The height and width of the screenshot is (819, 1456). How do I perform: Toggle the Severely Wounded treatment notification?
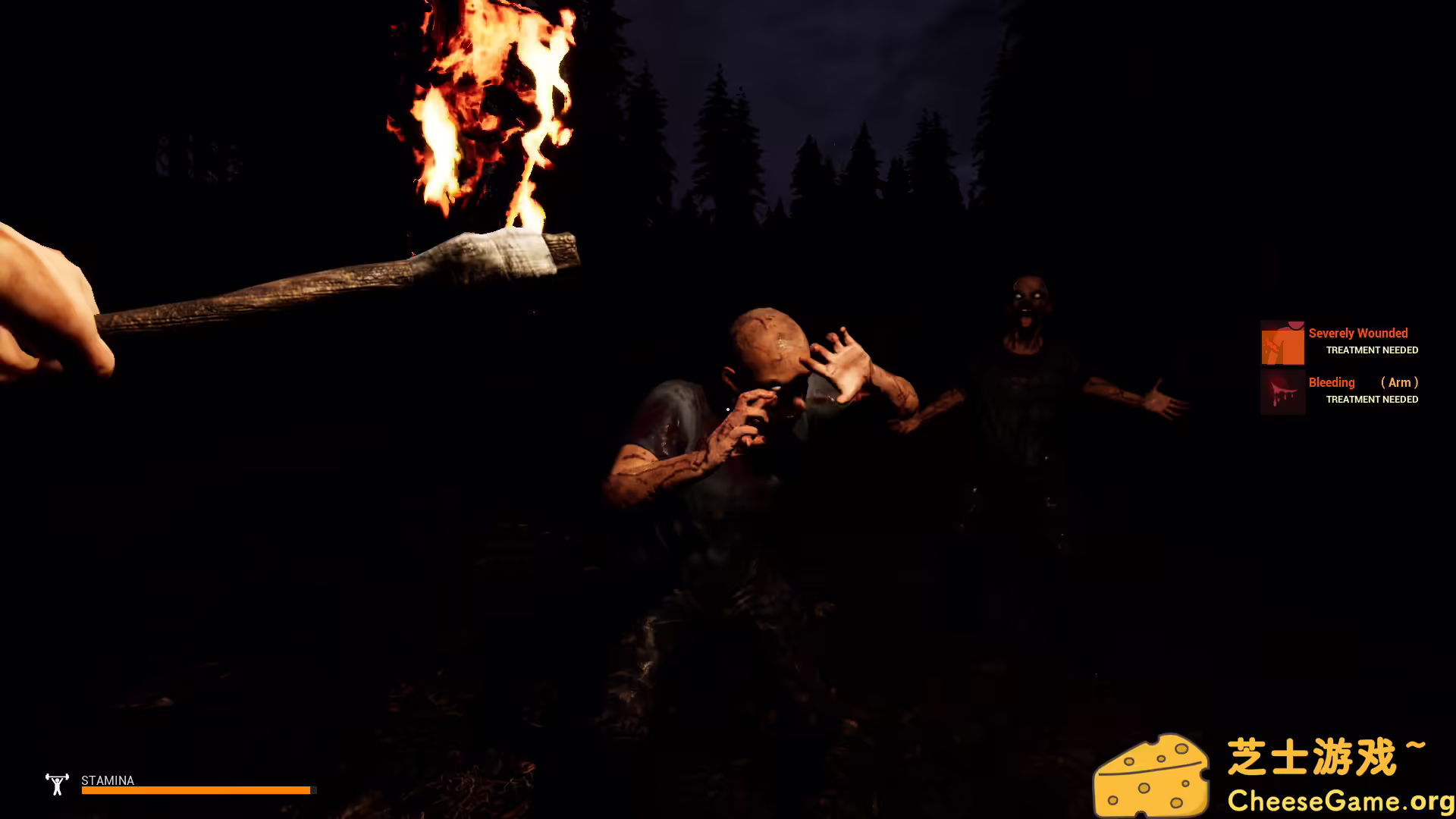(1371, 350)
